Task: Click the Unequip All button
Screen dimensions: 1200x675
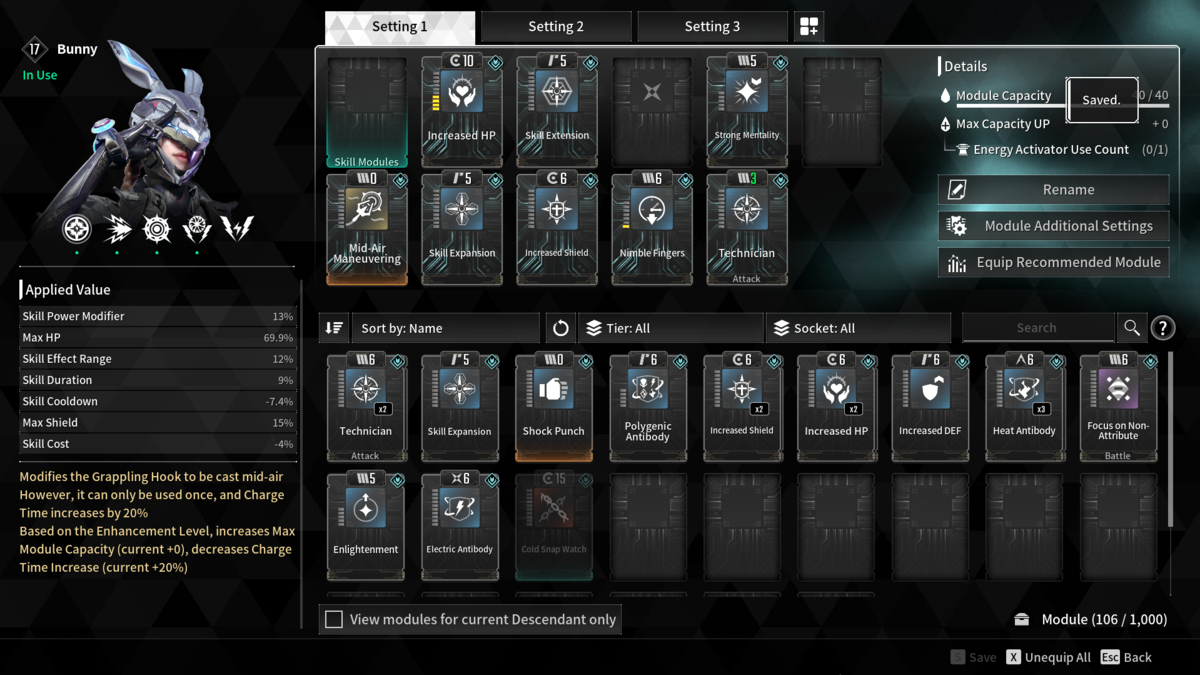Action: click(x=1046, y=657)
